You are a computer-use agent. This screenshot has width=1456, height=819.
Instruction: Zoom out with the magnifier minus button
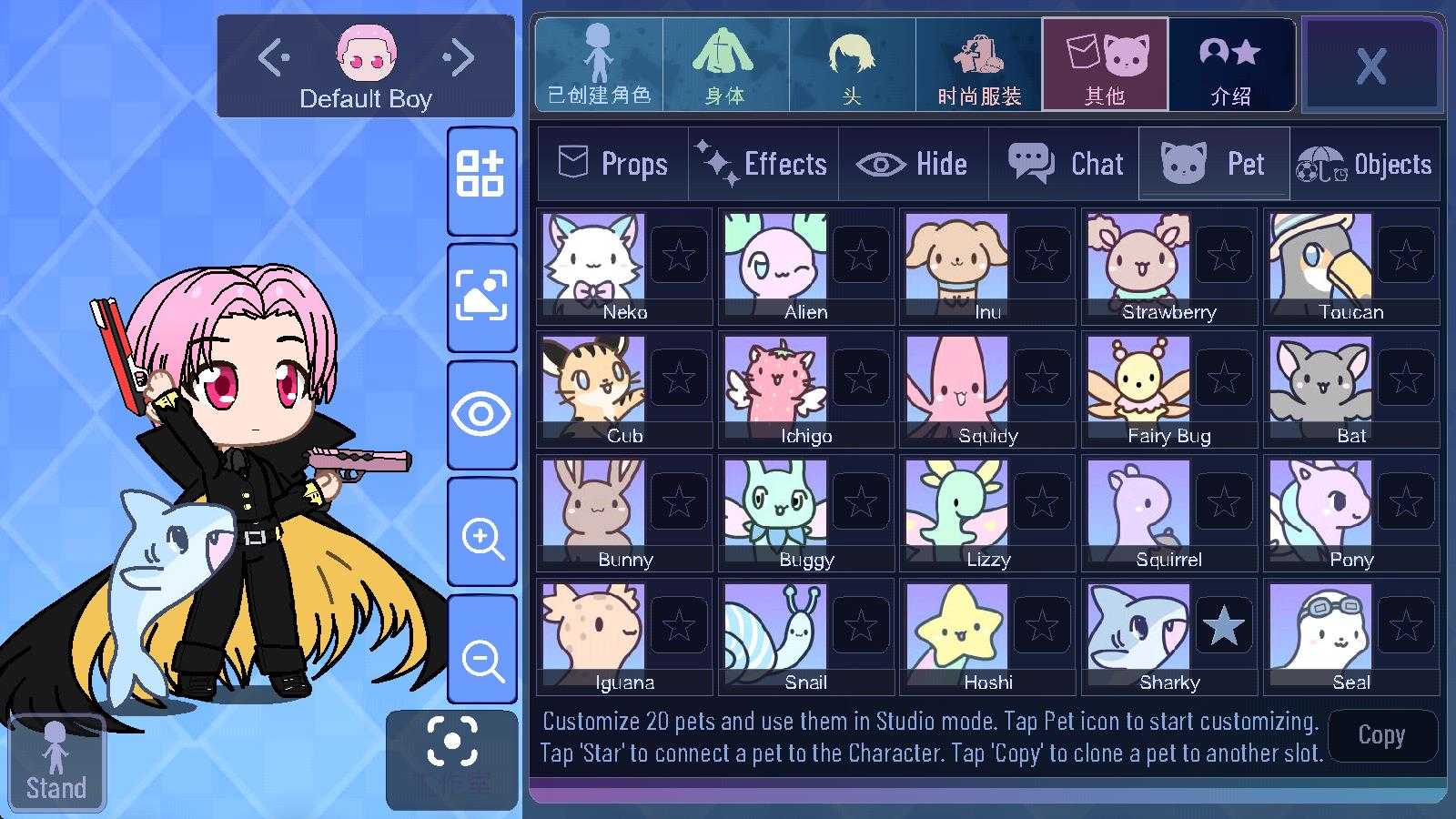(x=482, y=659)
